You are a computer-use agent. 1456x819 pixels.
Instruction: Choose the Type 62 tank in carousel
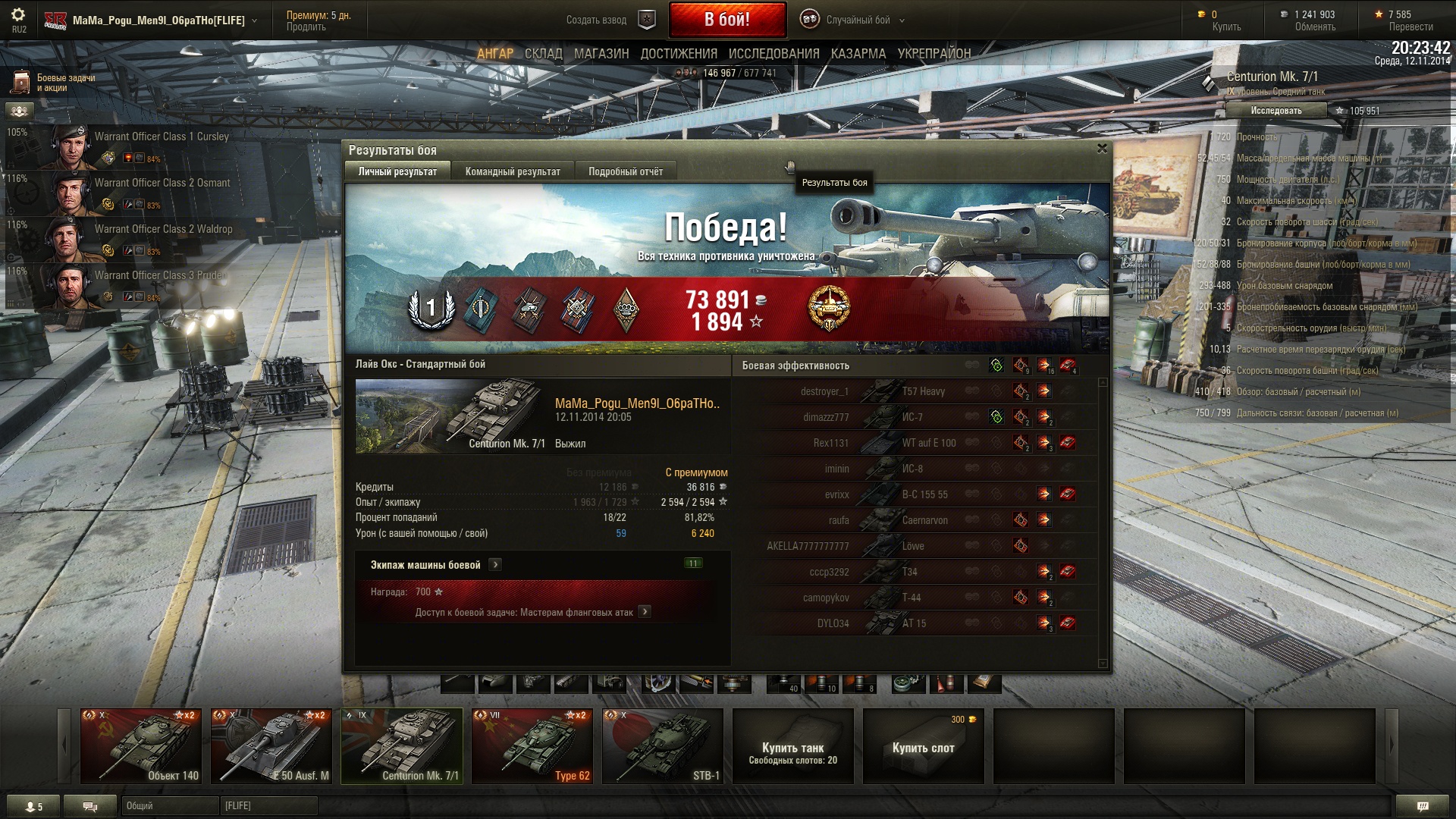click(x=532, y=745)
